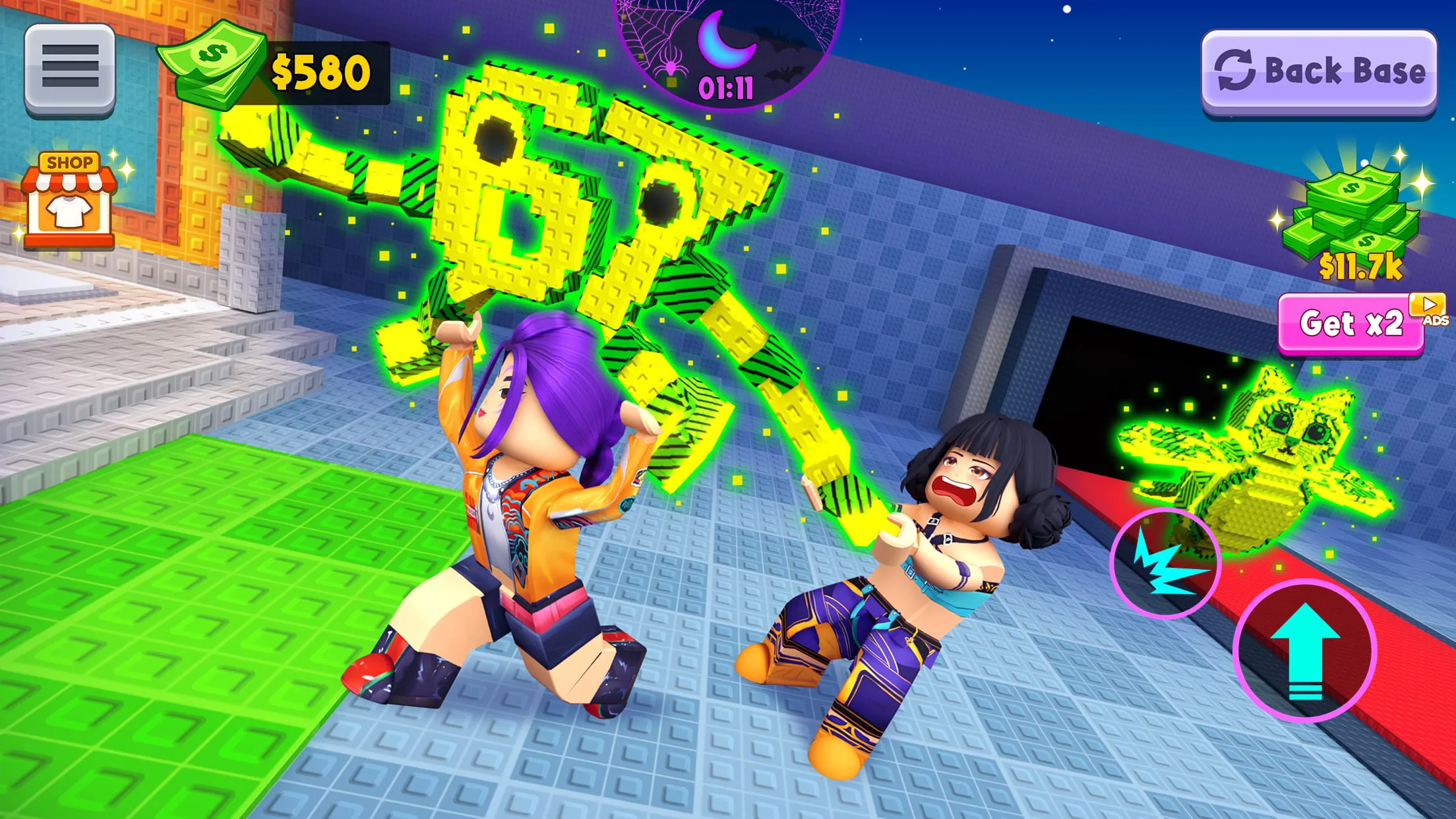The height and width of the screenshot is (819, 1456).
Task: Activate the lightning bolt ability
Action: tap(1165, 564)
